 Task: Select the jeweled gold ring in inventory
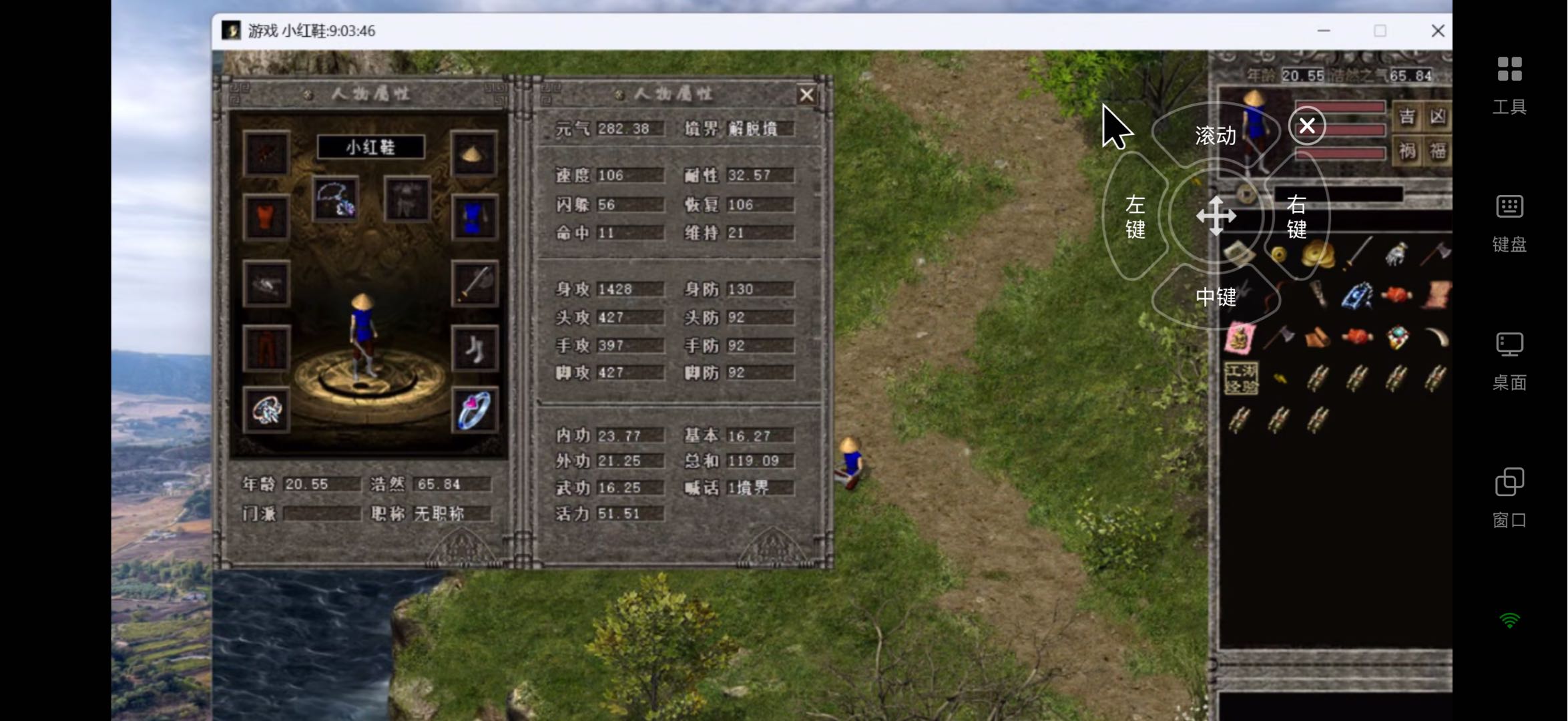tap(1397, 338)
